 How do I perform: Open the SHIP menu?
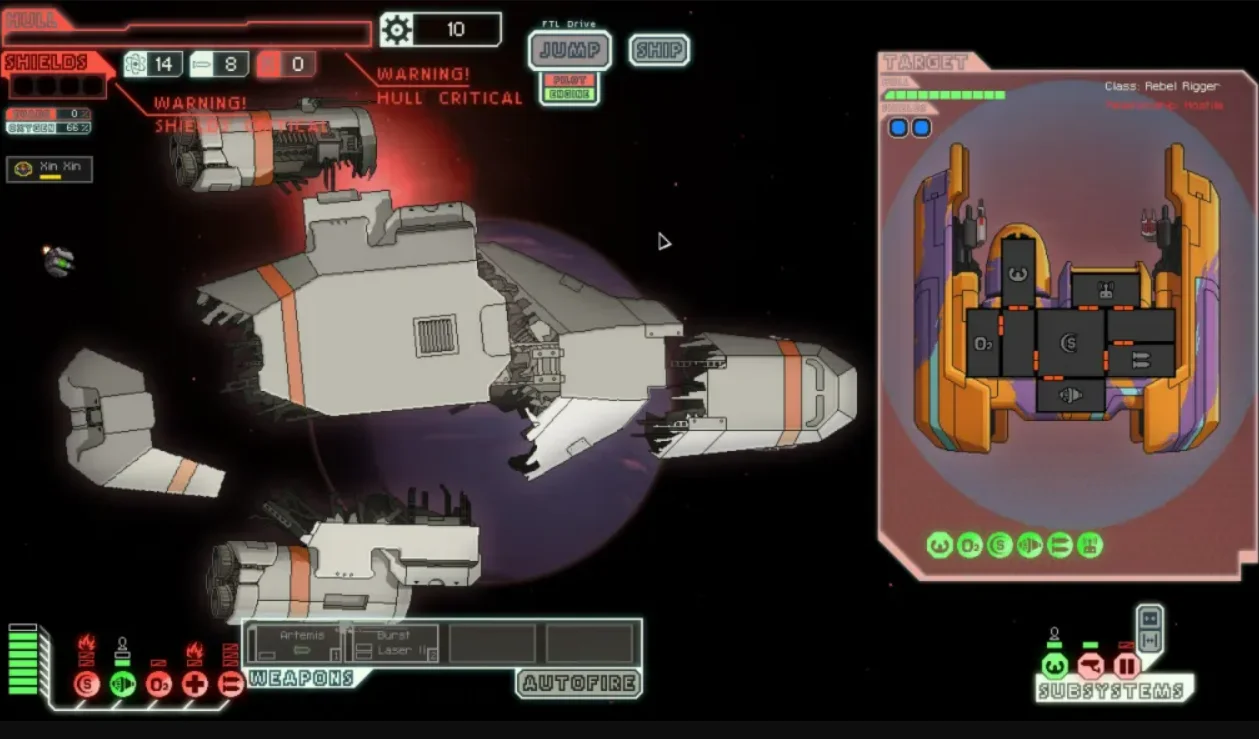pyautogui.click(x=659, y=50)
